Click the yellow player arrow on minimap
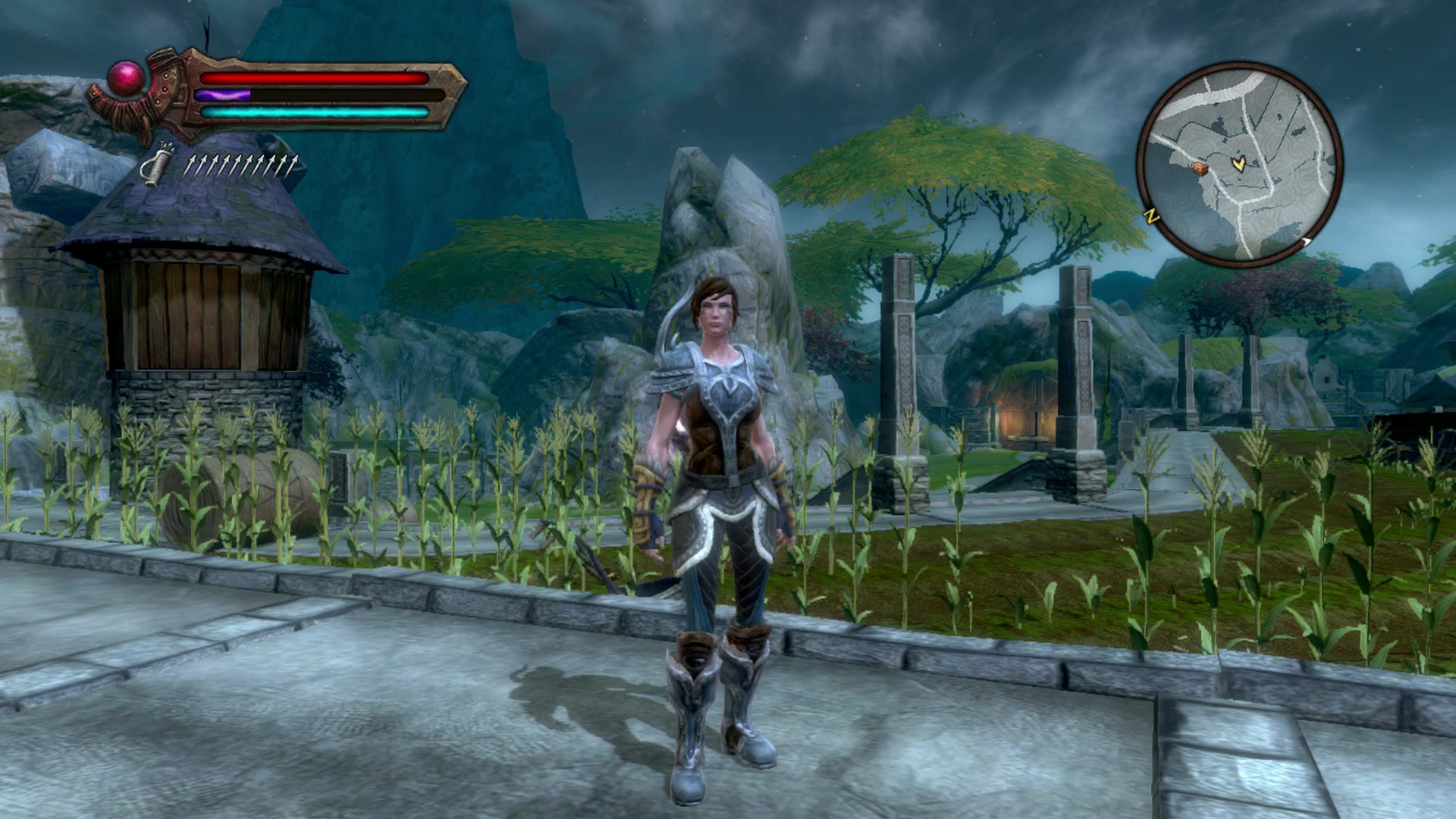This screenshot has width=1456, height=819. point(1238,163)
